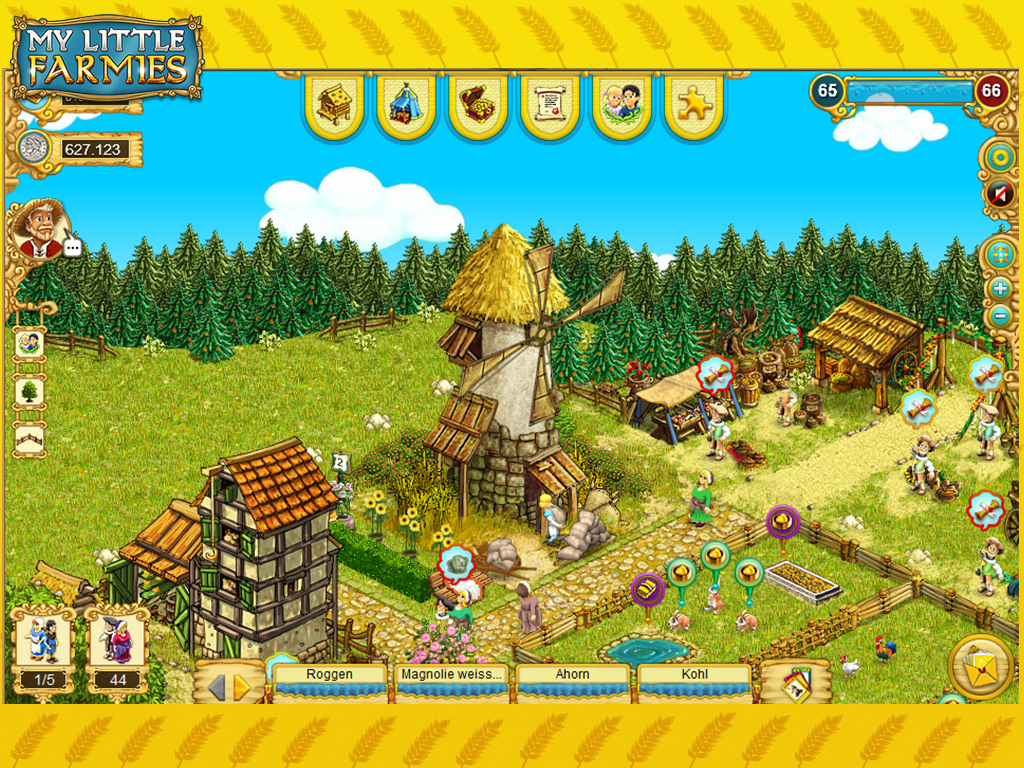
Task: Open the treasure chest menu
Action: pos(478,103)
